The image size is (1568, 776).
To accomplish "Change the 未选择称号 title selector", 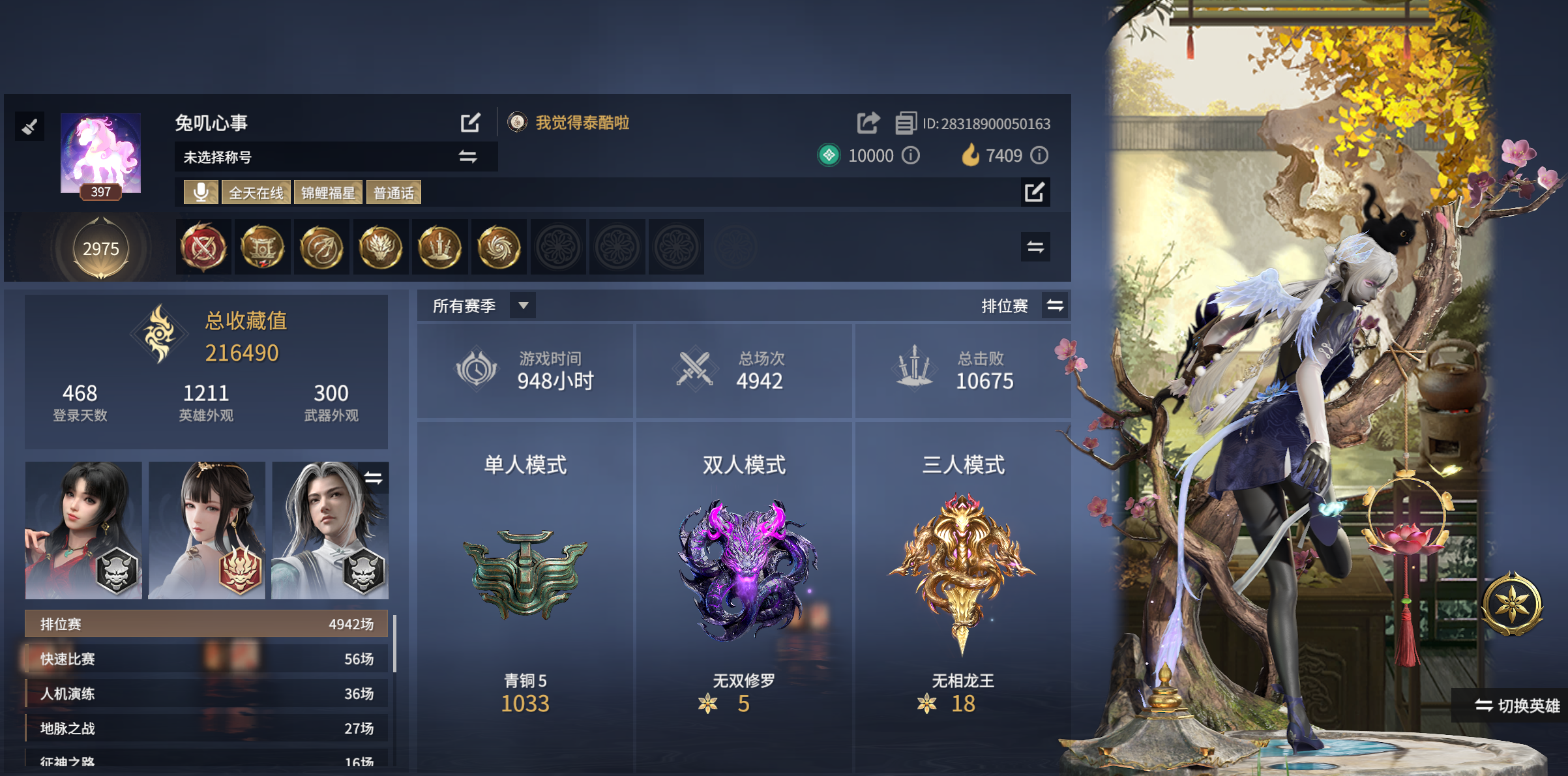I will click(x=467, y=157).
